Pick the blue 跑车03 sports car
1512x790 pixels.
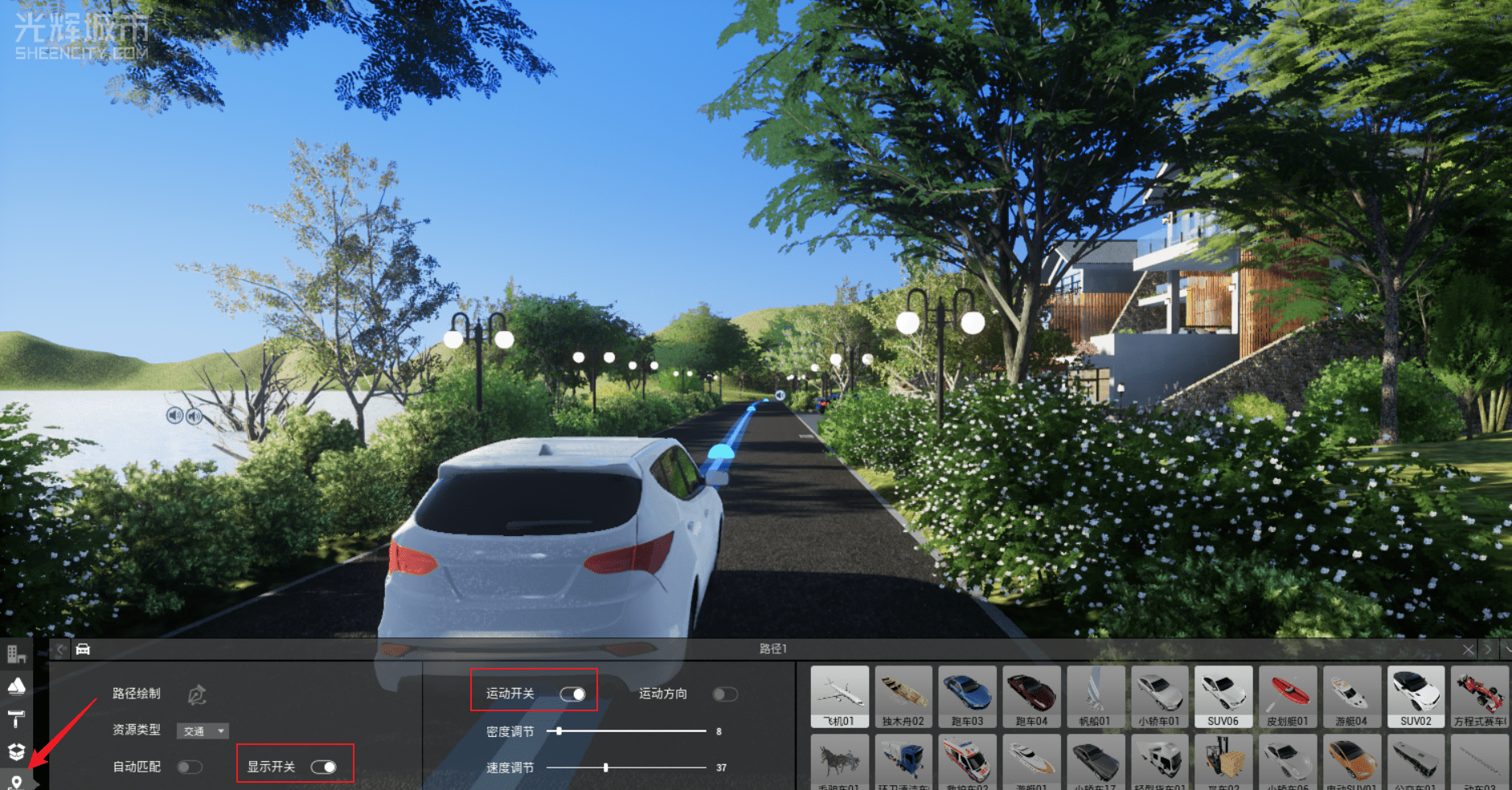click(x=967, y=695)
